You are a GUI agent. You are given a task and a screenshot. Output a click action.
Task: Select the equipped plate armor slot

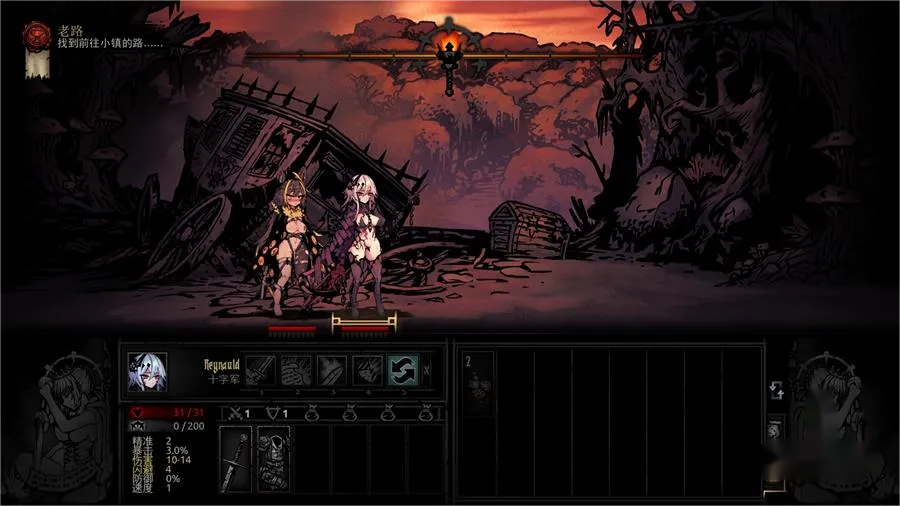[273, 459]
